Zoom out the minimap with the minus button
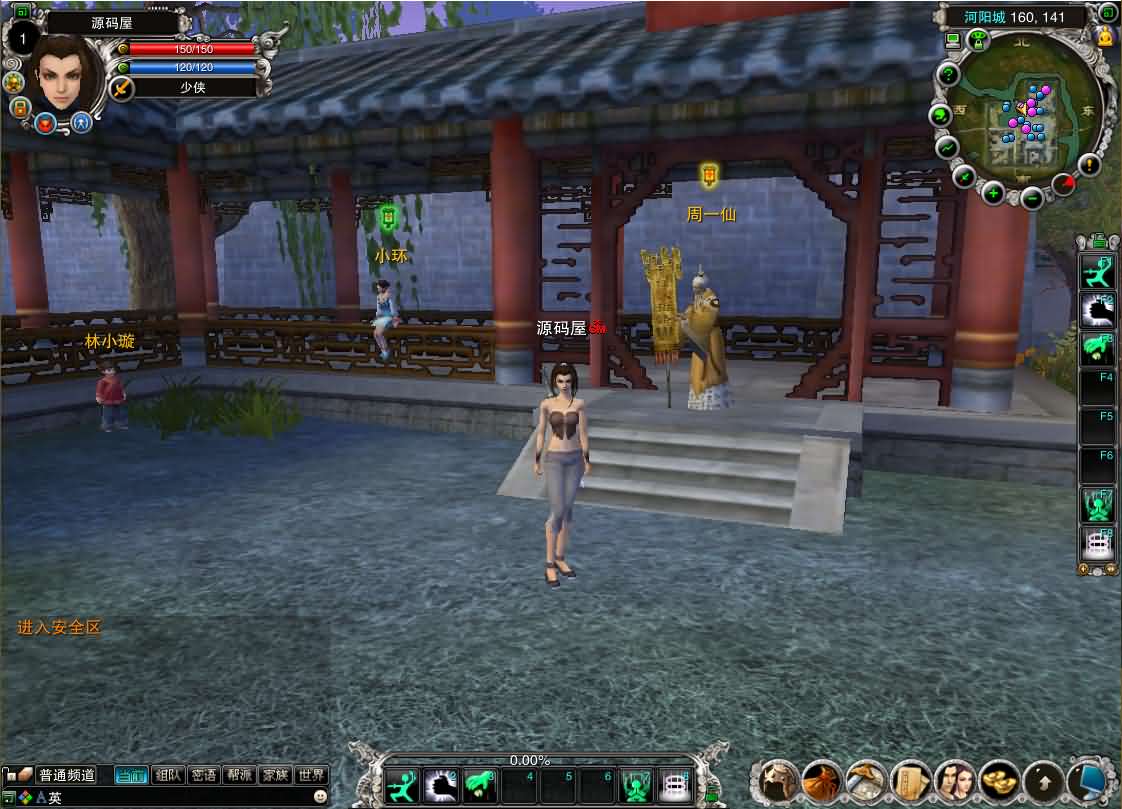 [x=1033, y=198]
